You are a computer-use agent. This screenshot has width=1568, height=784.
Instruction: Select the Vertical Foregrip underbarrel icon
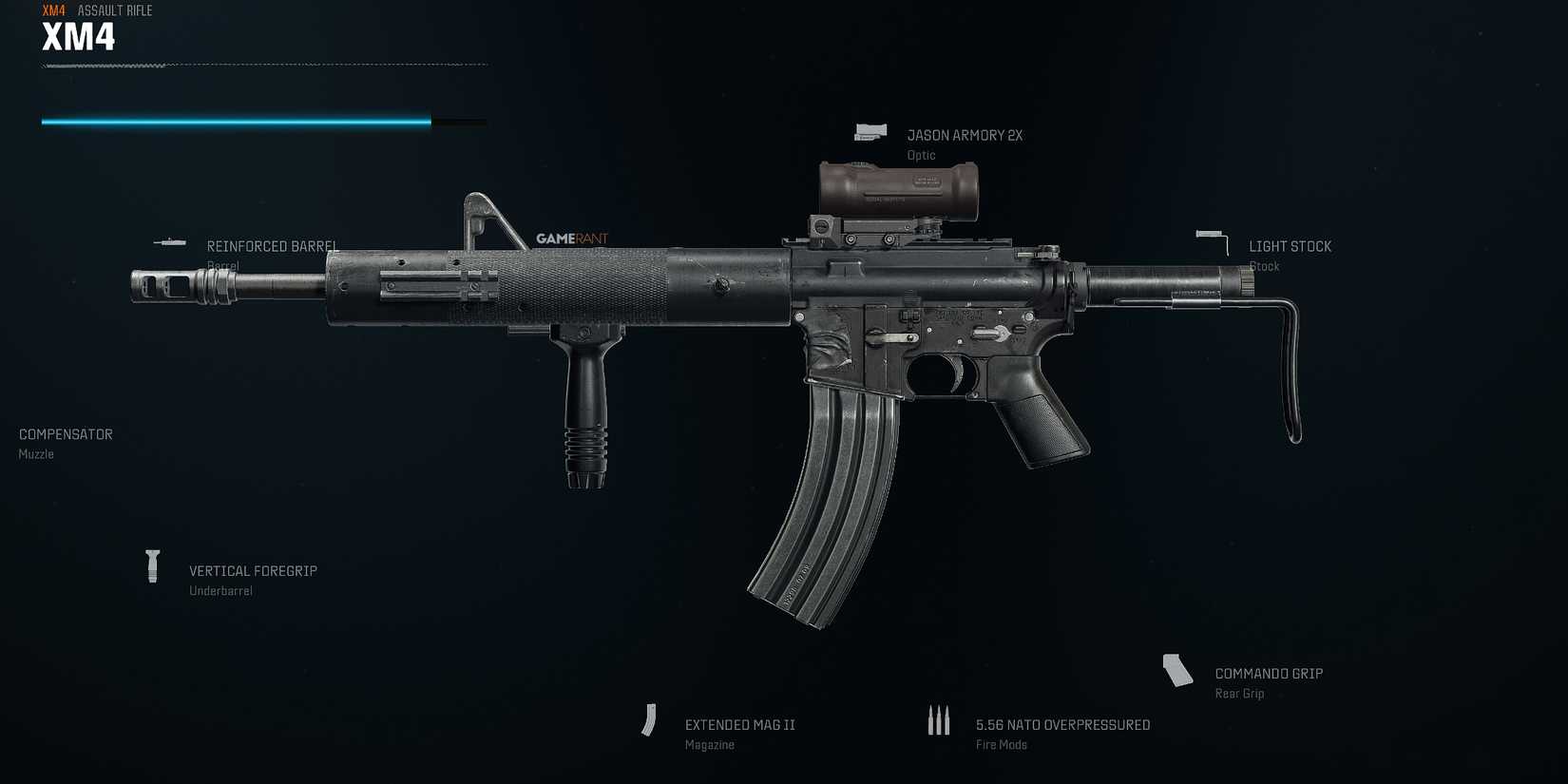(153, 567)
